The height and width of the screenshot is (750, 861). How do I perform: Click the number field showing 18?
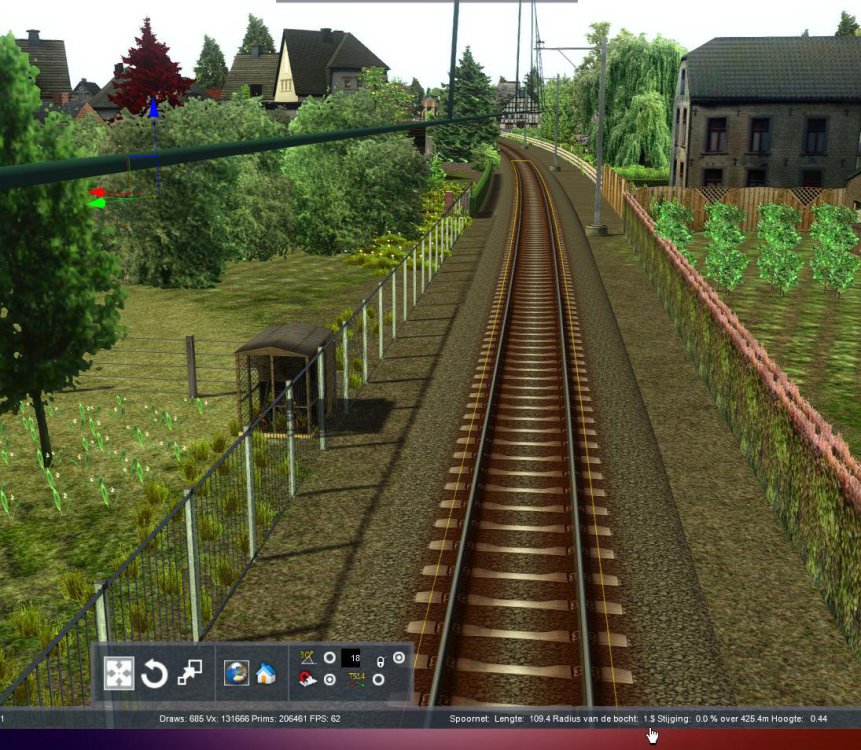[x=351, y=658]
